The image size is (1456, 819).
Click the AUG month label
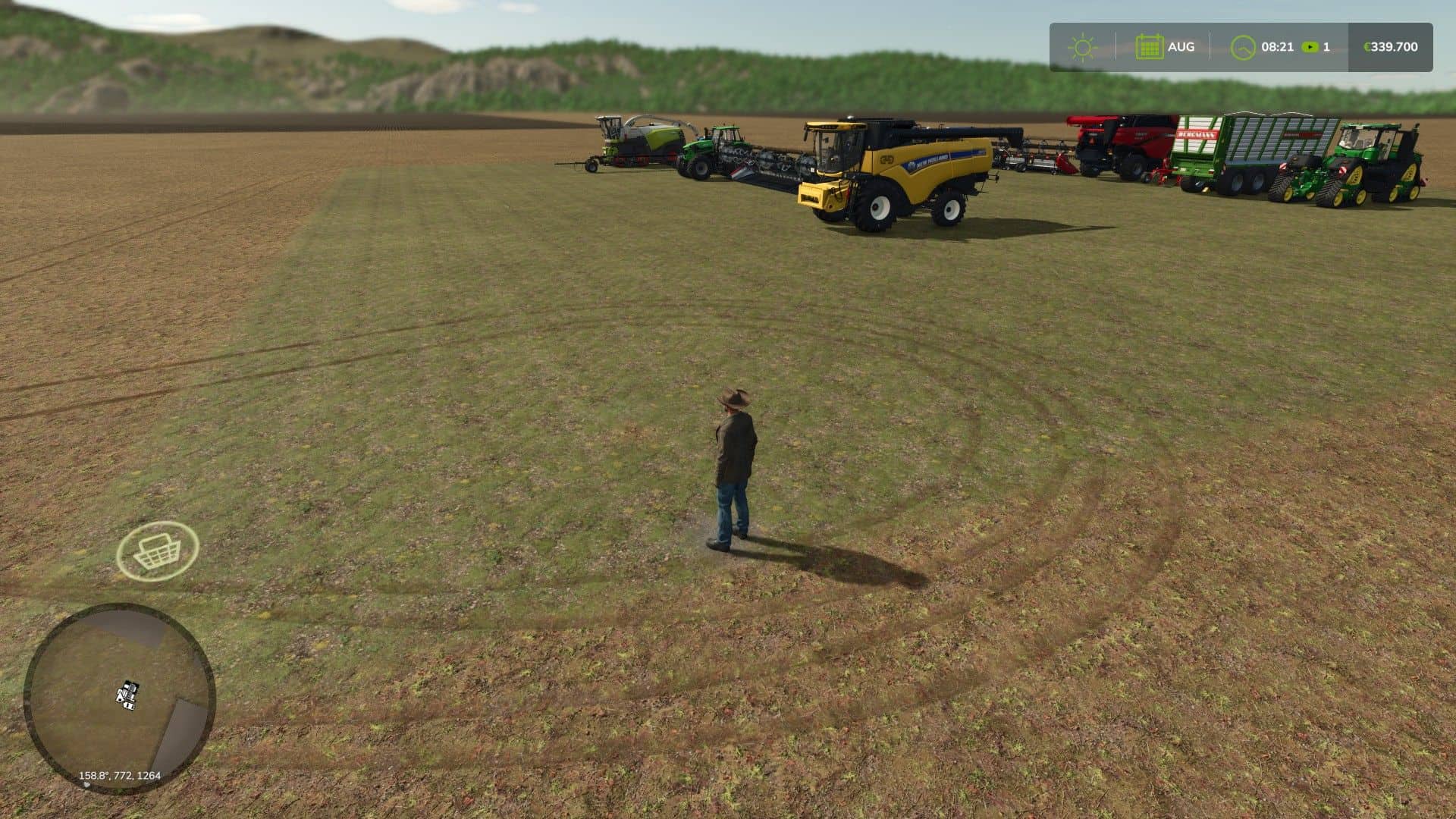click(x=1182, y=47)
